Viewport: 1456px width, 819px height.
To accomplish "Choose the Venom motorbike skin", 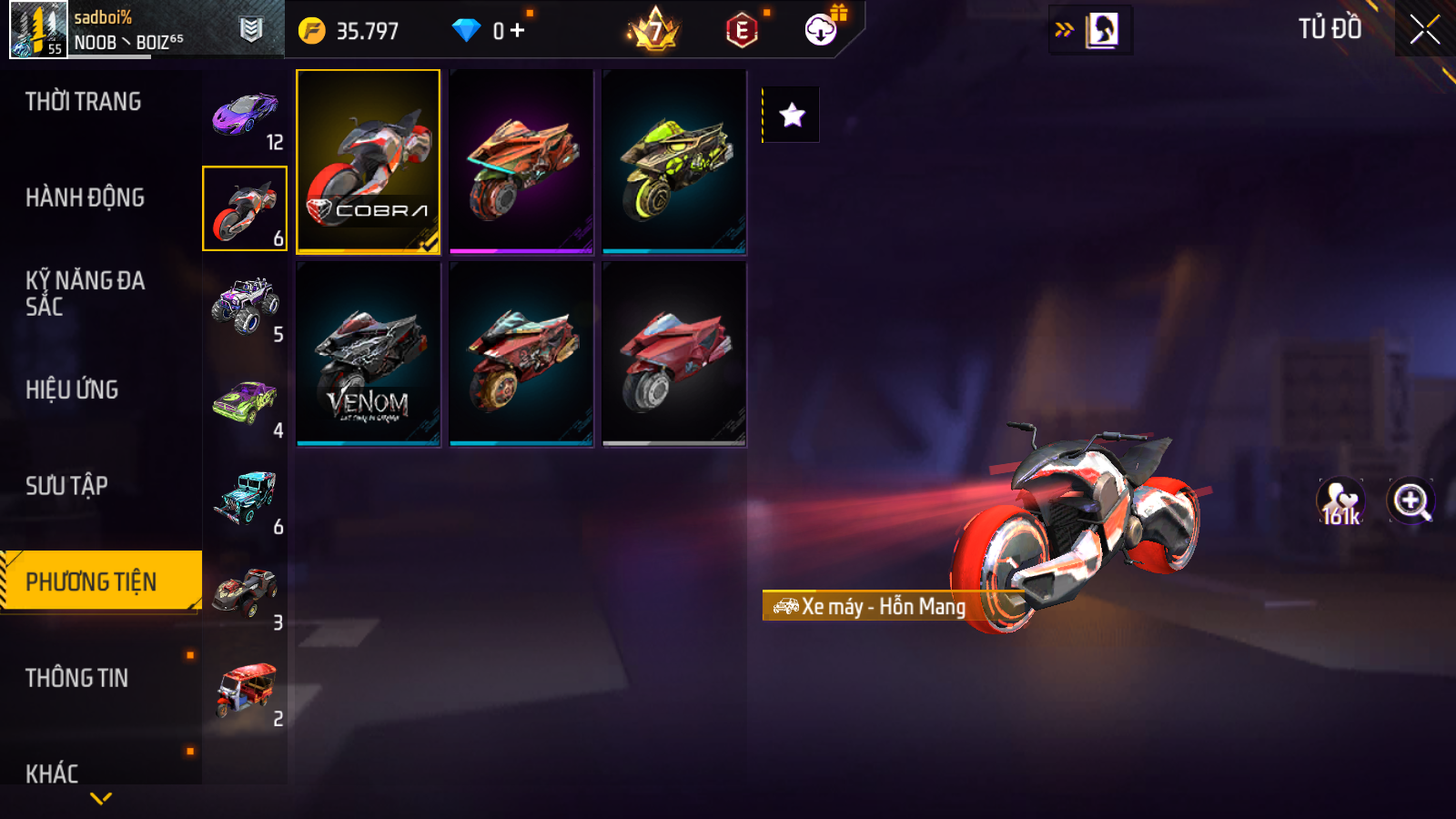I will [369, 354].
